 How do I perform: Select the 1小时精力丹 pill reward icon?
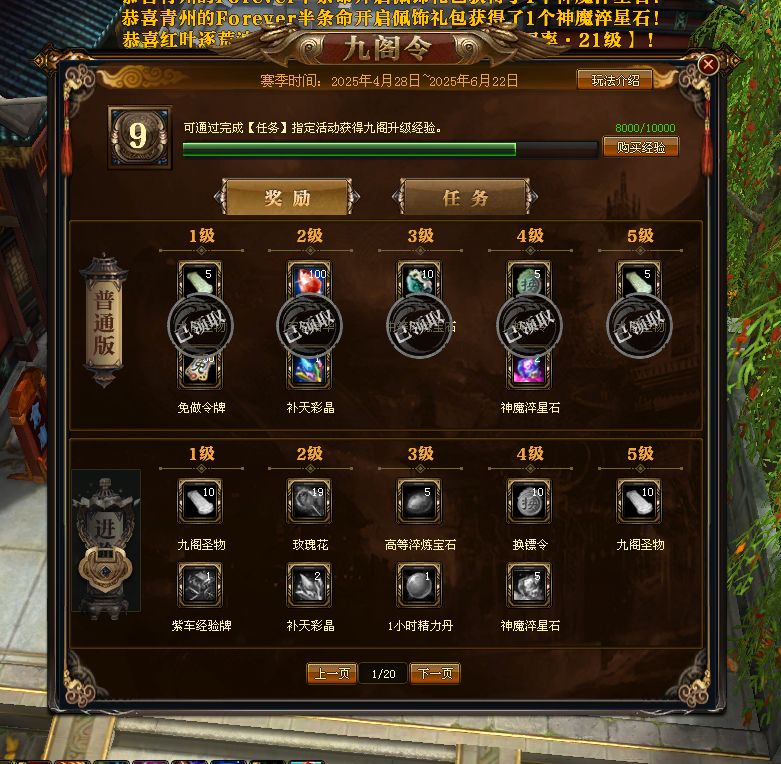[x=419, y=585]
